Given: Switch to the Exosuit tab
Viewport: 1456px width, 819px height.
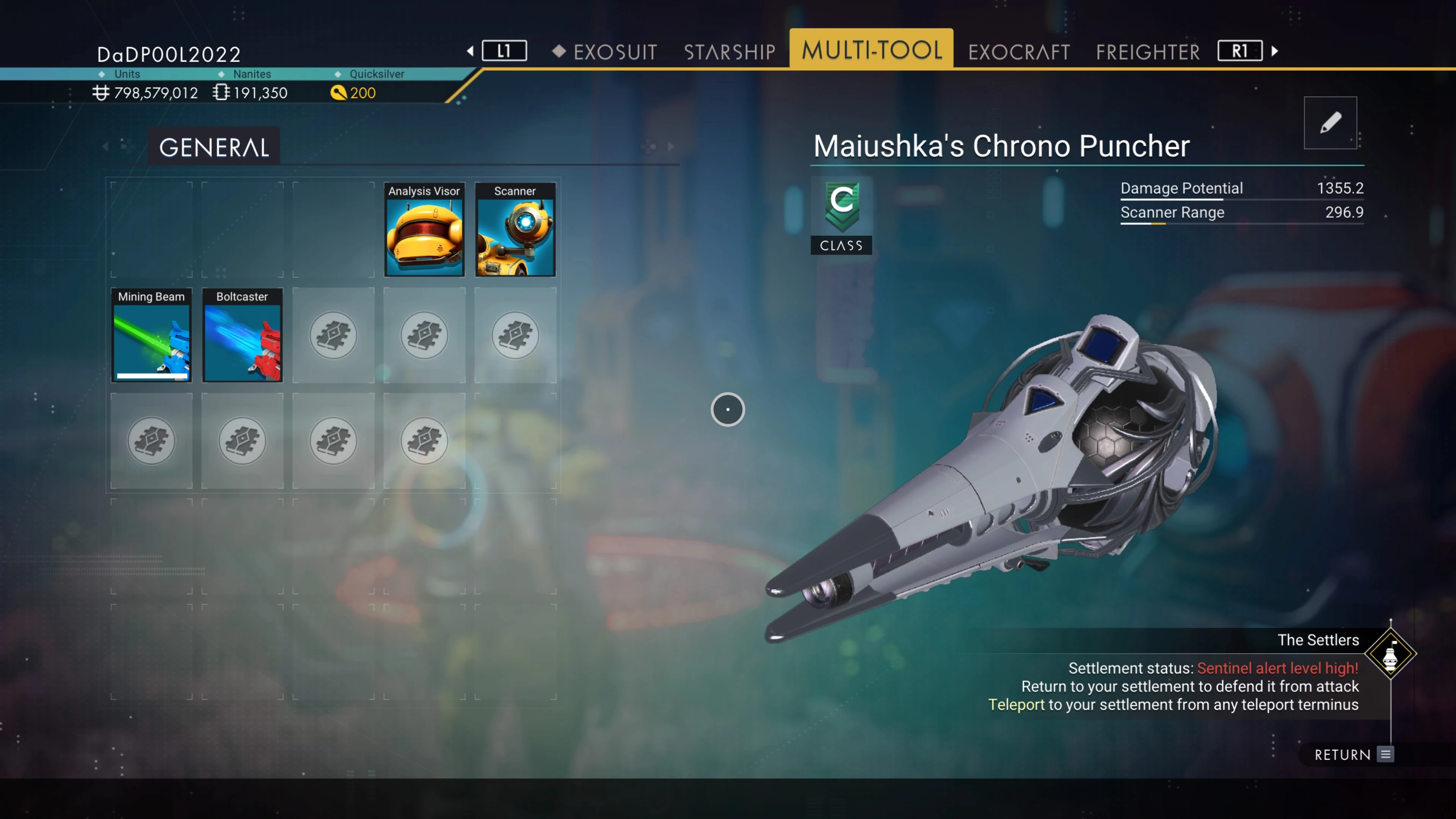Looking at the screenshot, I should [614, 52].
